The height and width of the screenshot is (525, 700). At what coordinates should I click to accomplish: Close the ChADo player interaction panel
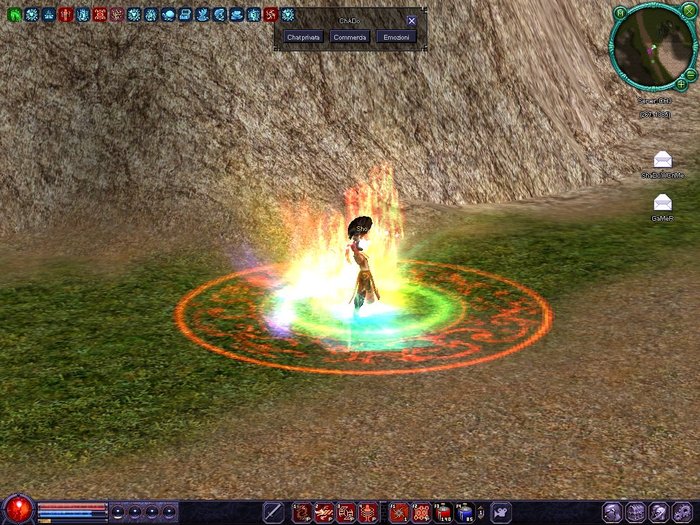(x=411, y=20)
